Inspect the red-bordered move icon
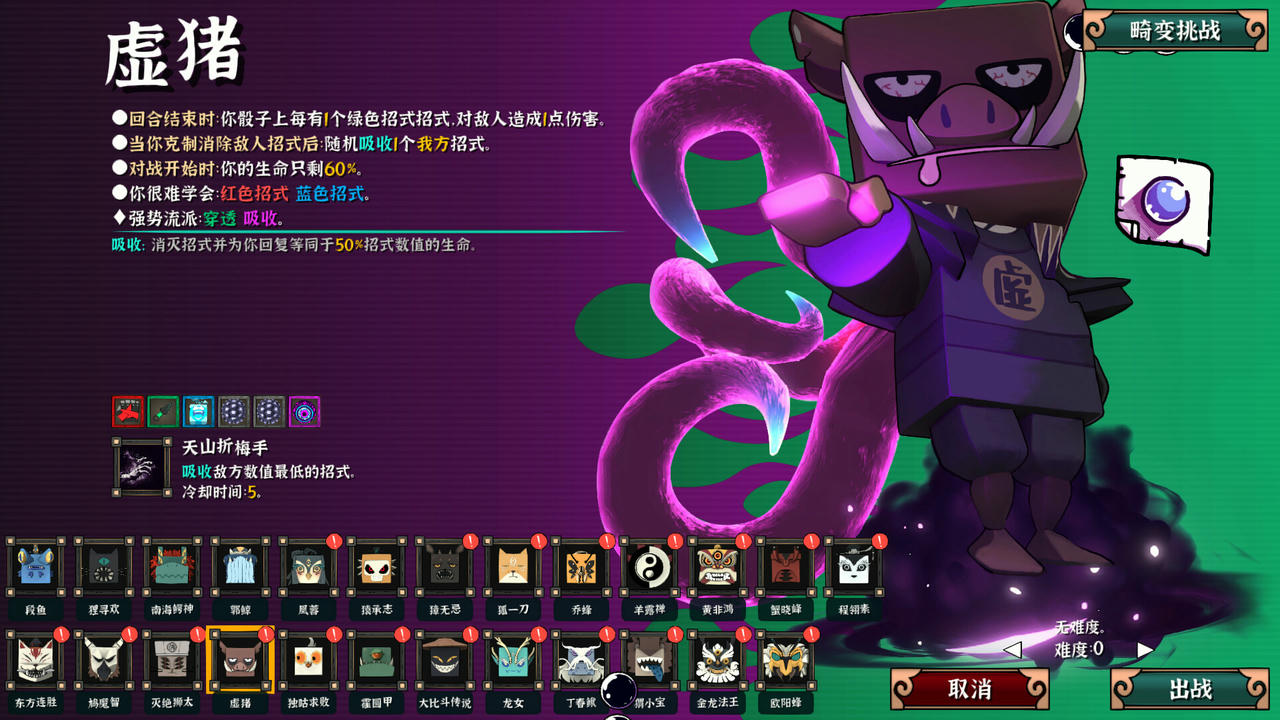Image resolution: width=1280 pixels, height=720 pixels. (127, 411)
